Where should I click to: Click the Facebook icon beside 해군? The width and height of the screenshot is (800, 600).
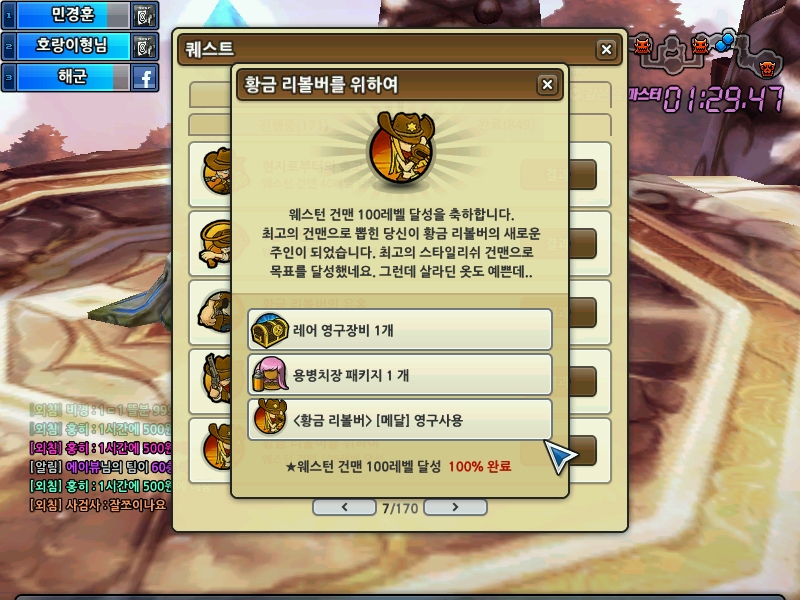pyautogui.click(x=145, y=77)
